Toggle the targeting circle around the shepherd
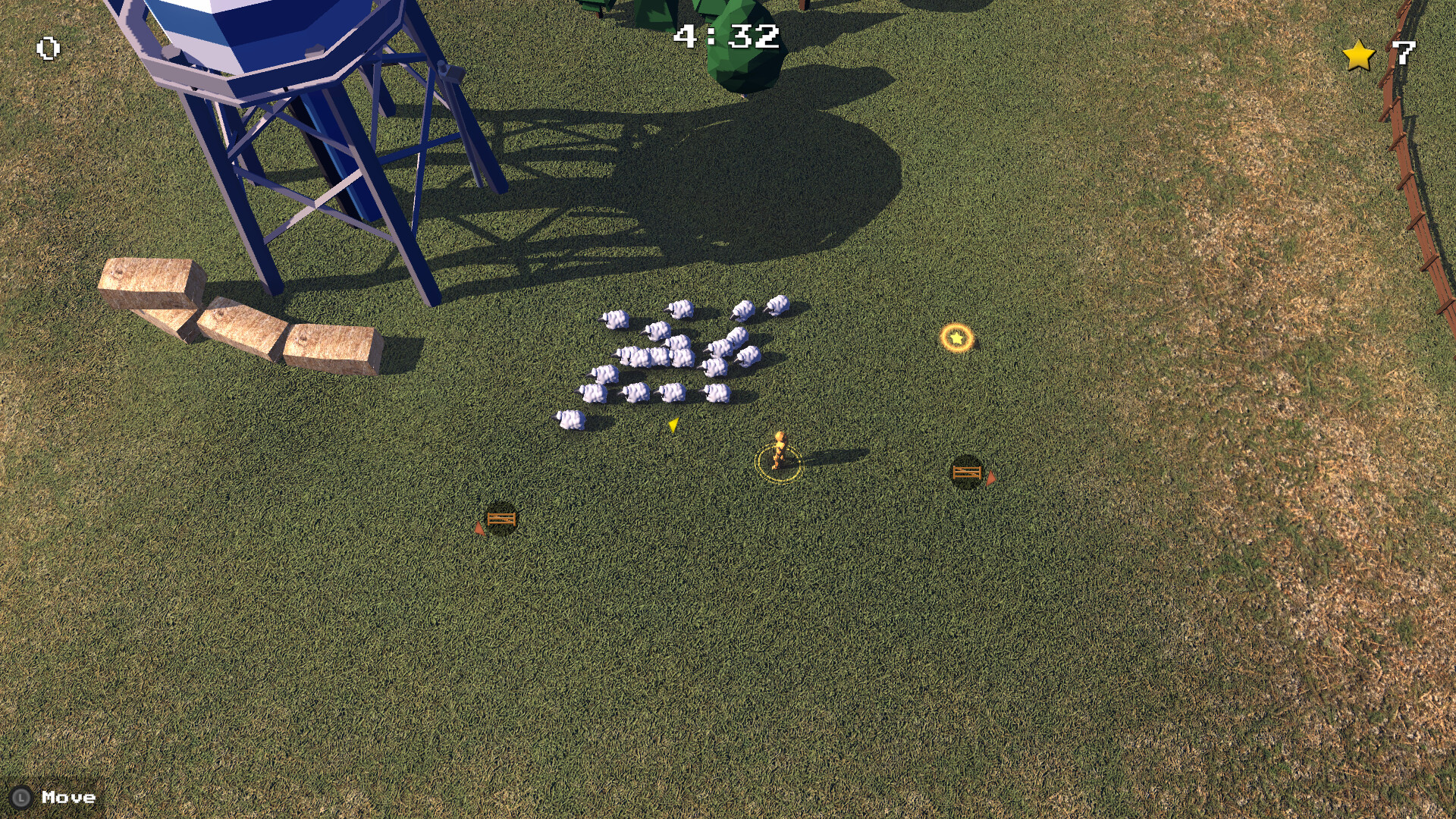1456x819 pixels. [x=780, y=461]
